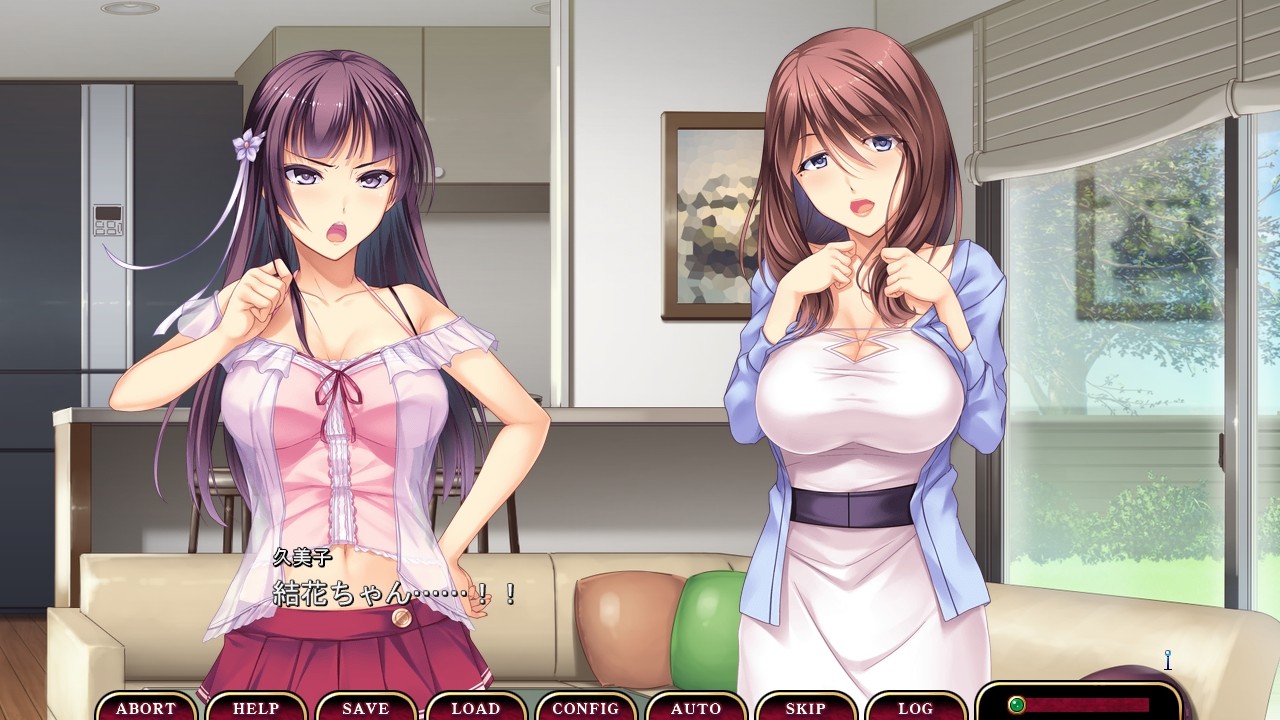Image resolution: width=1280 pixels, height=720 pixels.
Task: Open the SAVE menu
Action: [366, 708]
